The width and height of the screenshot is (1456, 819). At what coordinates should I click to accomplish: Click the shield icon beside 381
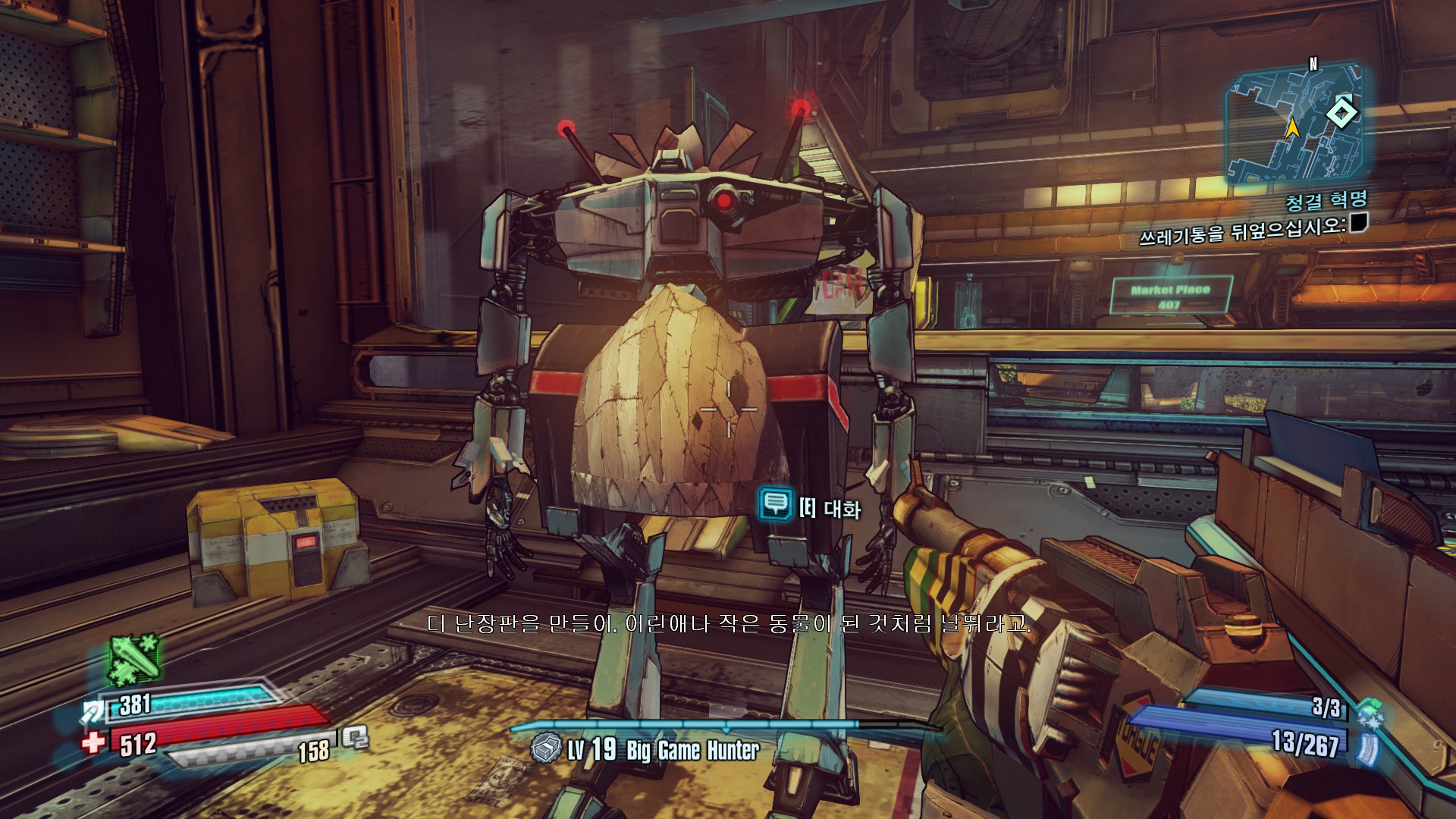(94, 711)
